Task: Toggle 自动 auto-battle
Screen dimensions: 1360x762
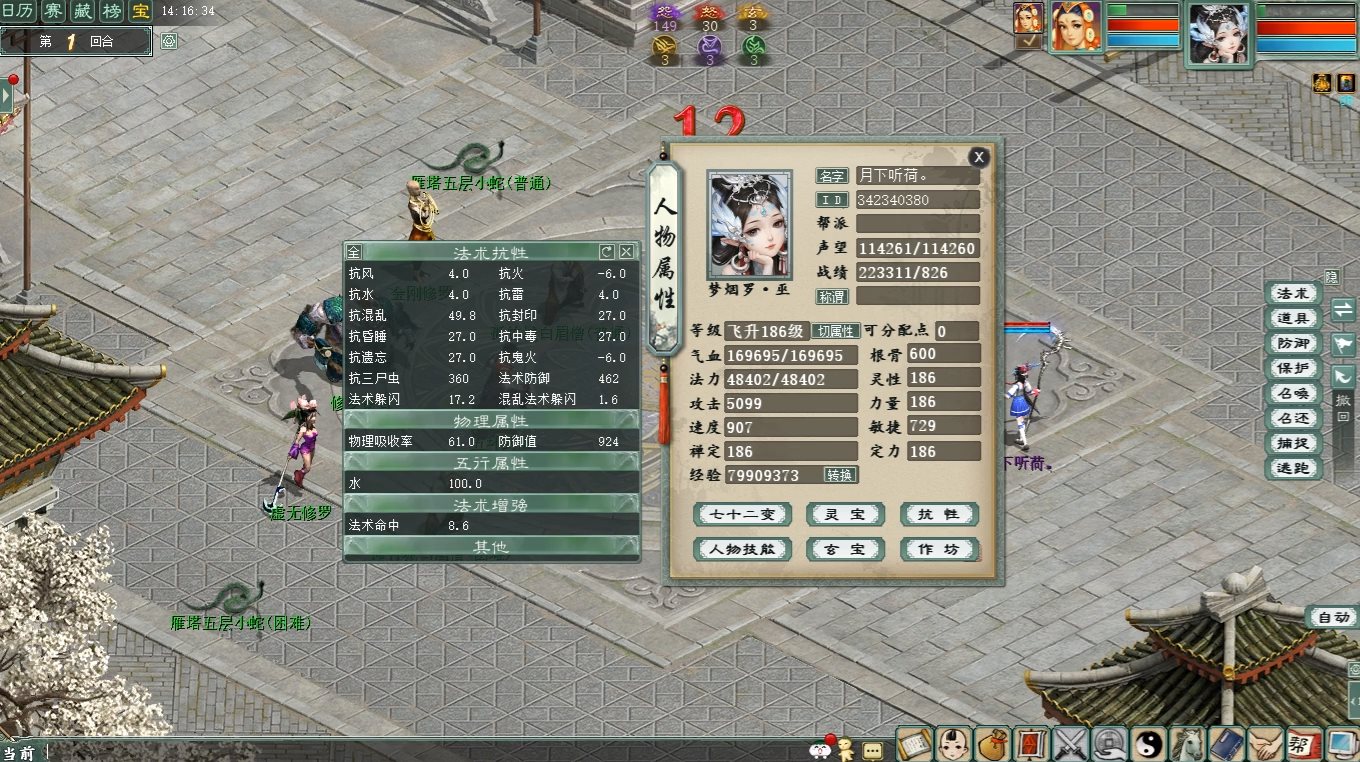Action: pos(1332,618)
